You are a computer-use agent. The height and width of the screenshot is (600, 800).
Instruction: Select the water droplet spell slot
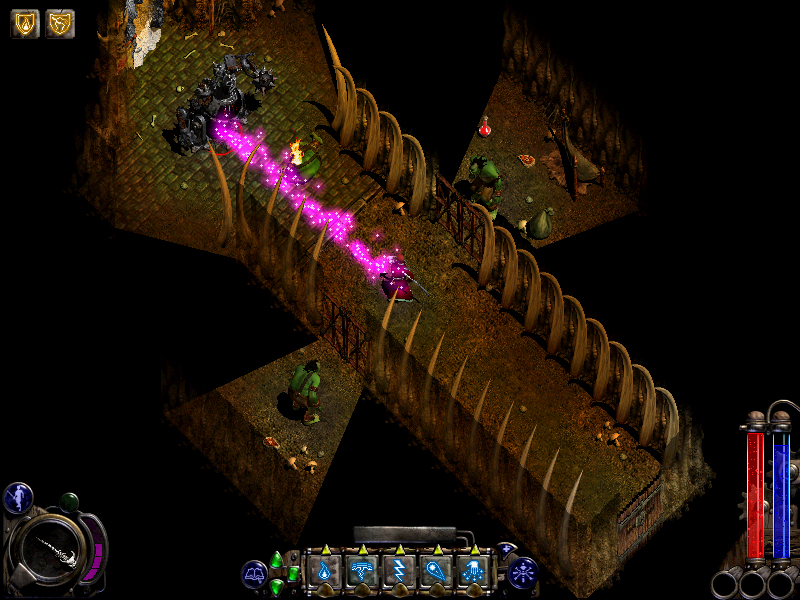pos(324,571)
